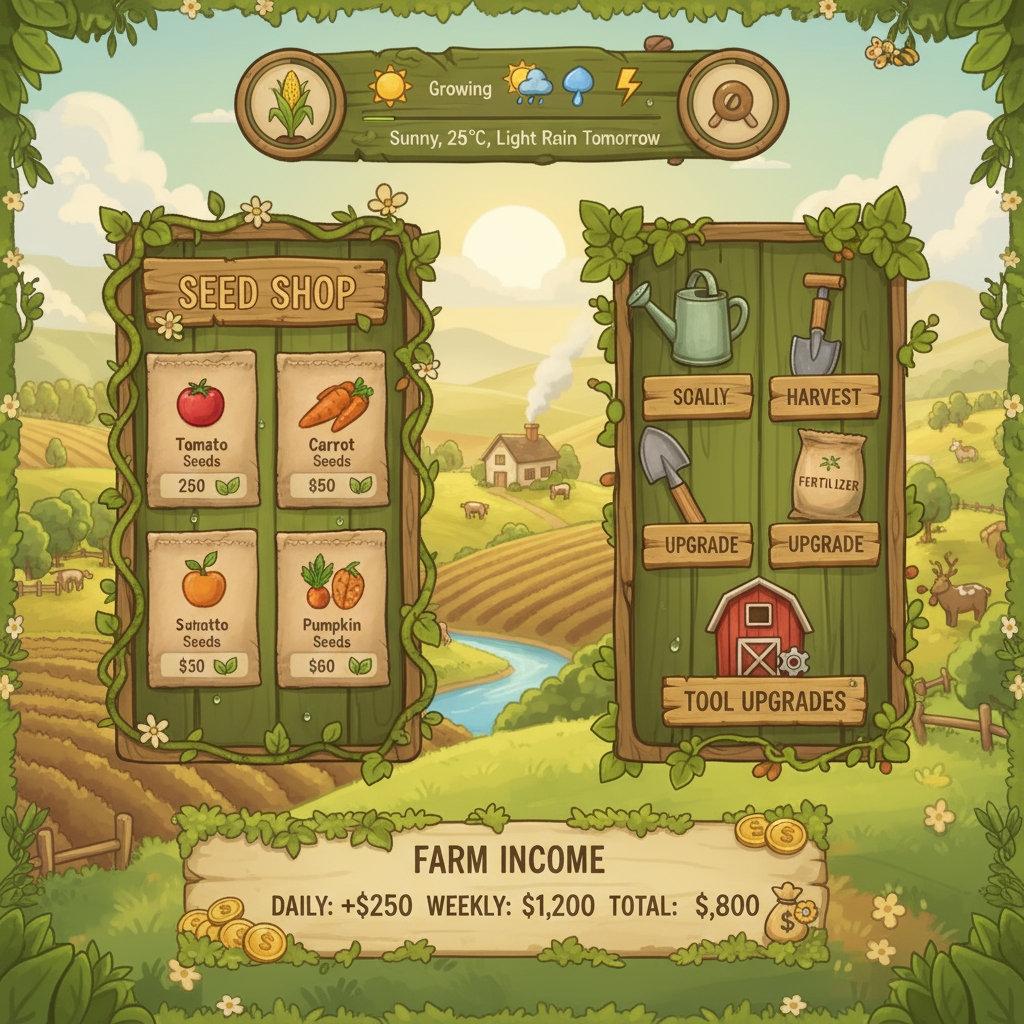Click the wooden sign under the watering can
The image size is (1024, 1024).
click(x=698, y=397)
